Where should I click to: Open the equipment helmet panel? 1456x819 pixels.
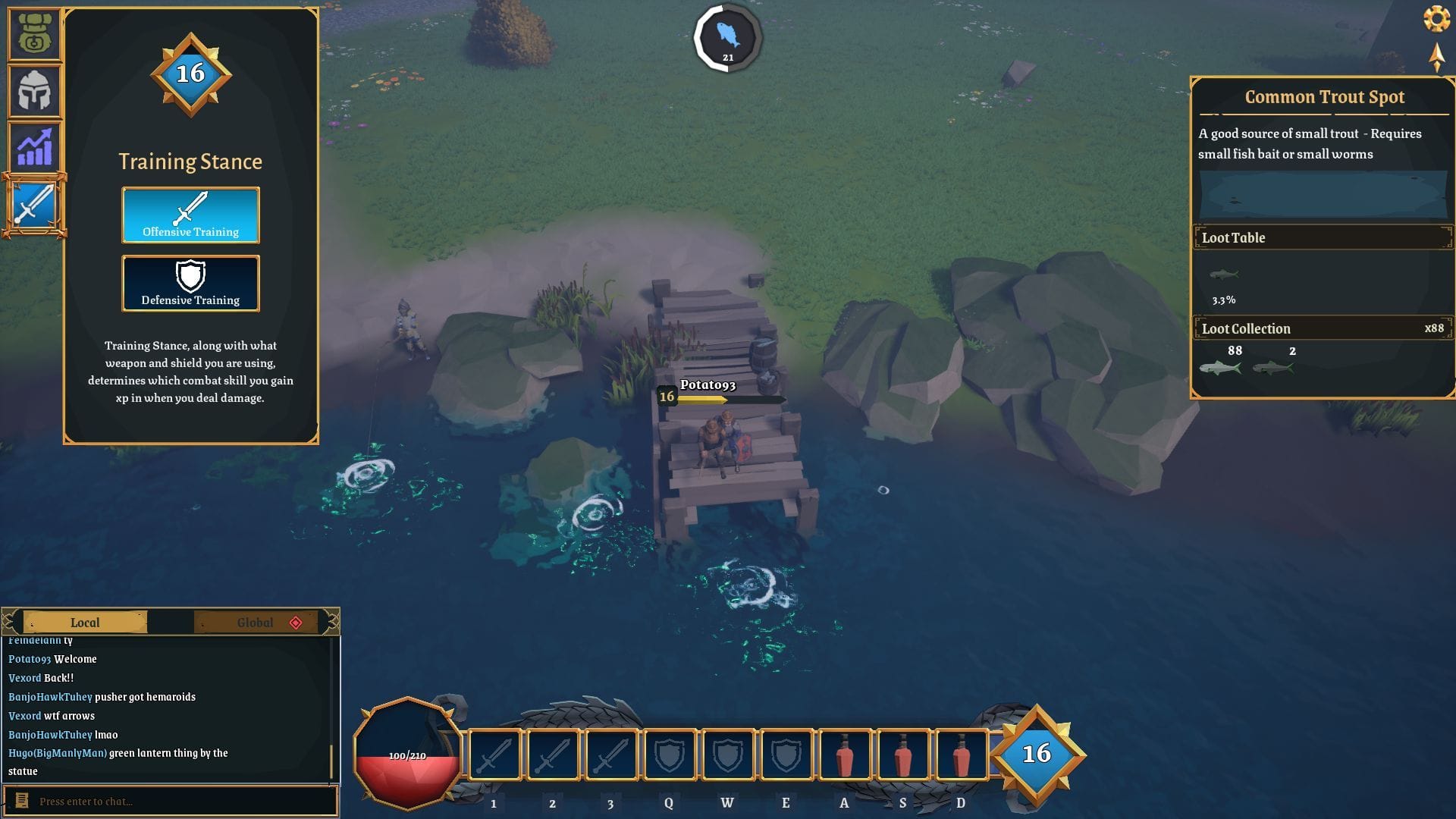[x=34, y=91]
